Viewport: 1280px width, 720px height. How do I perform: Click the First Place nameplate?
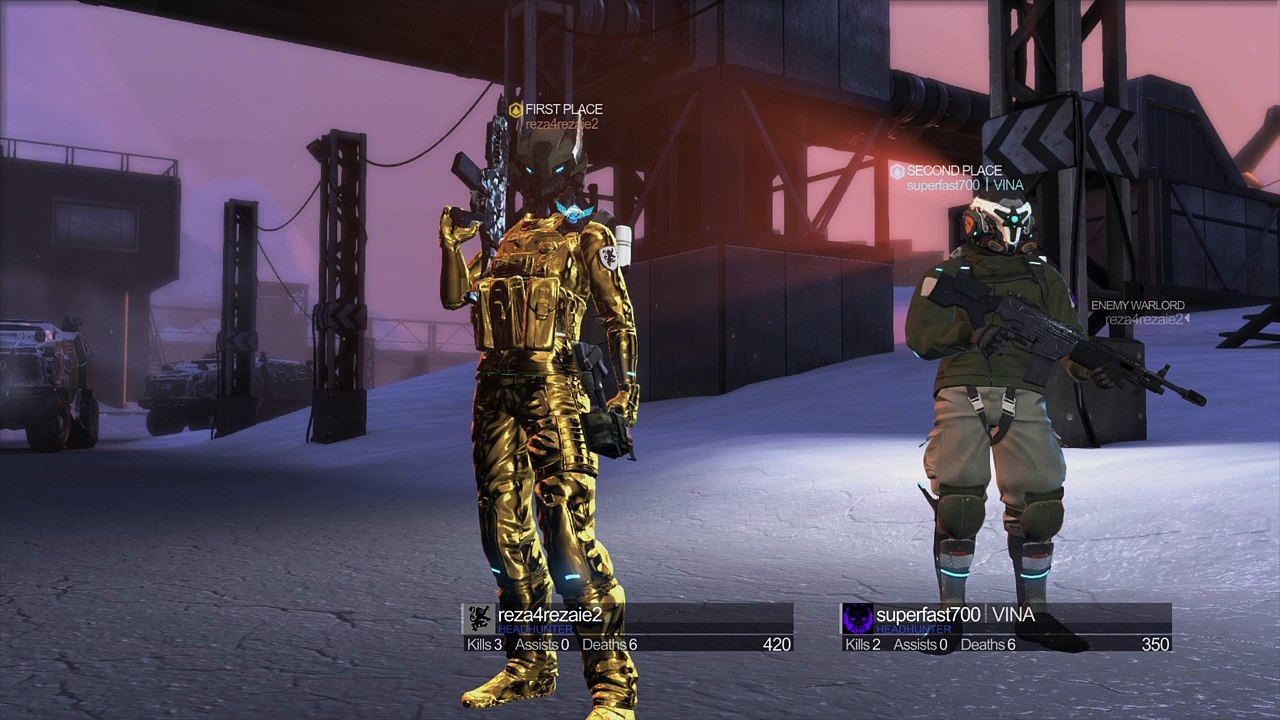coord(556,116)
